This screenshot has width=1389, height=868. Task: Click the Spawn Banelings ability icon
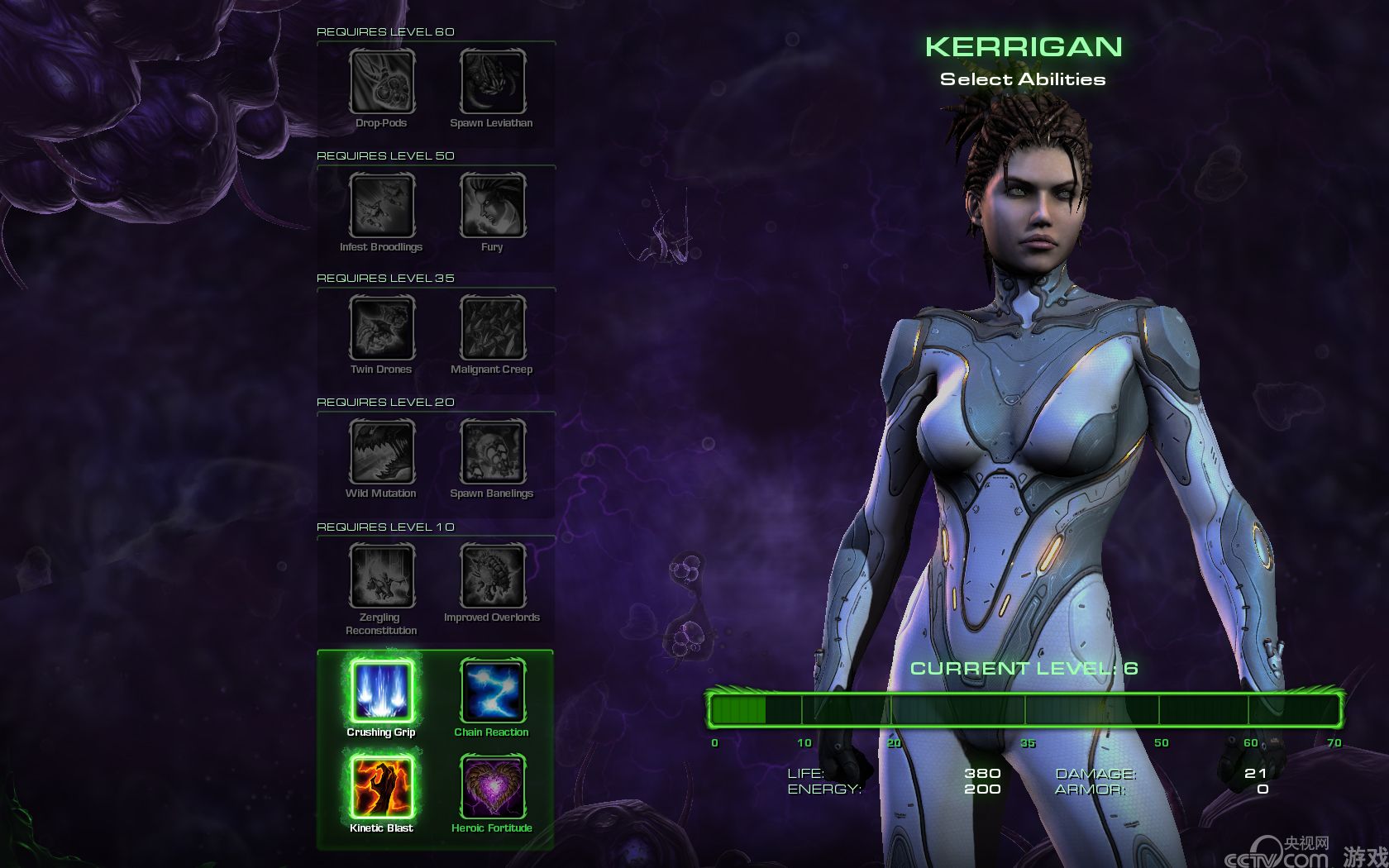493,451
